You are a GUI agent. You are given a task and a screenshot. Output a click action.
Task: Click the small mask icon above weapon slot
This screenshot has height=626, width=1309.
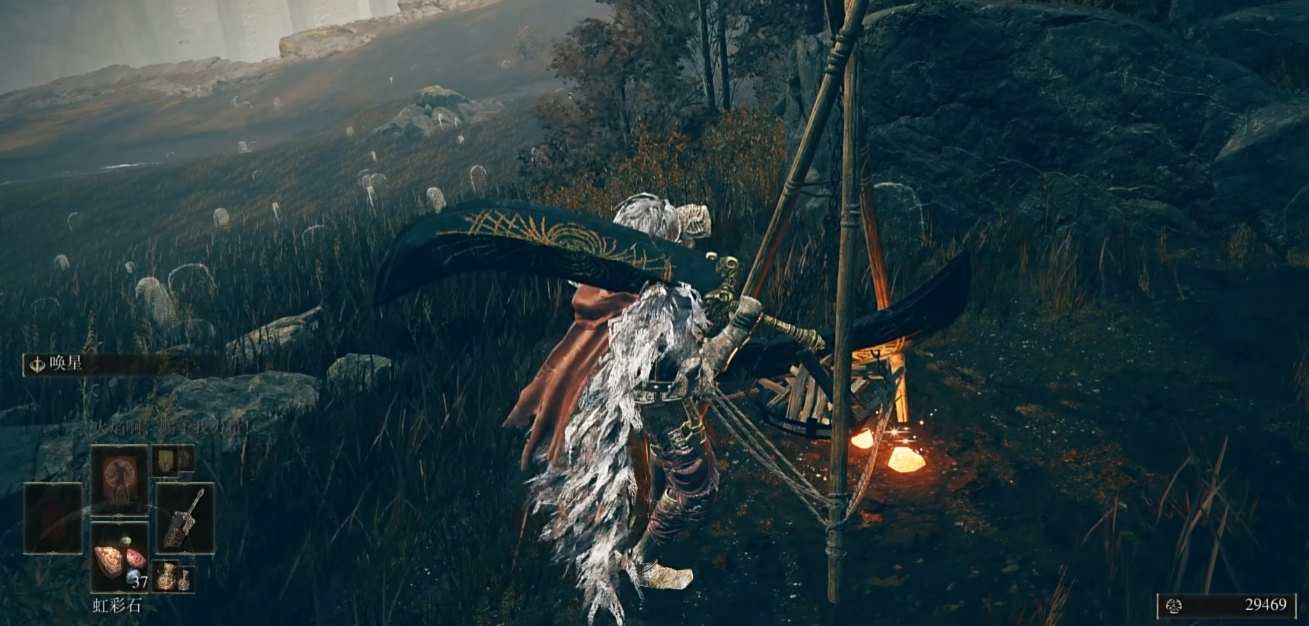(164, 459)
